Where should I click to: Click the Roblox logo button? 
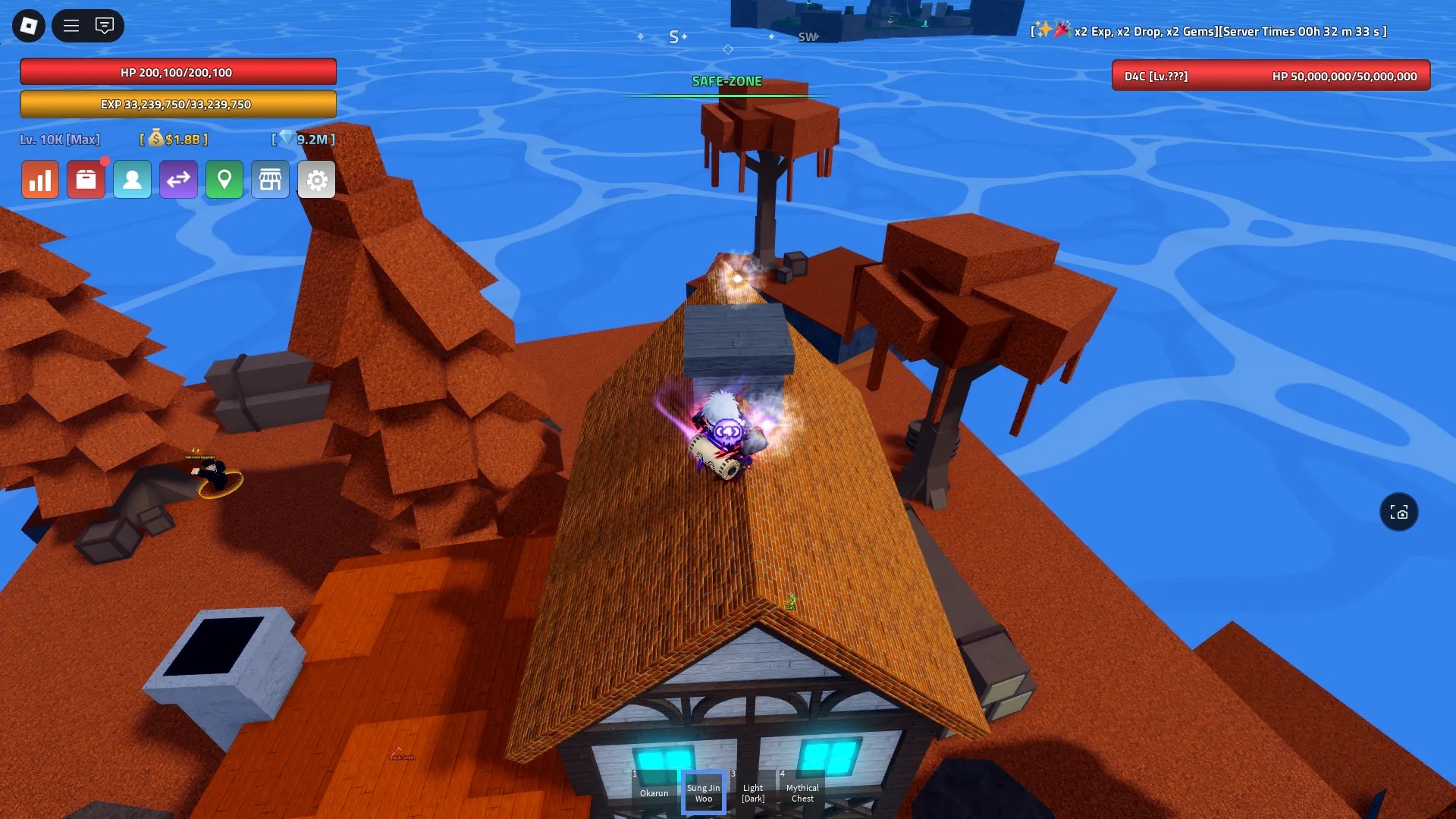(x=27, y=25)
